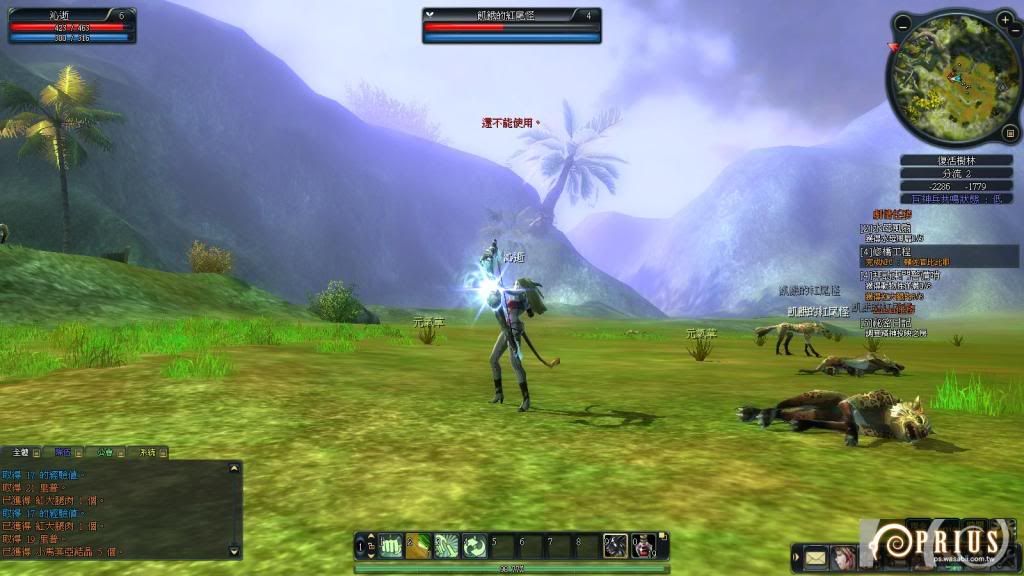Switch to the 全體 chat tab

click(20, 453)
